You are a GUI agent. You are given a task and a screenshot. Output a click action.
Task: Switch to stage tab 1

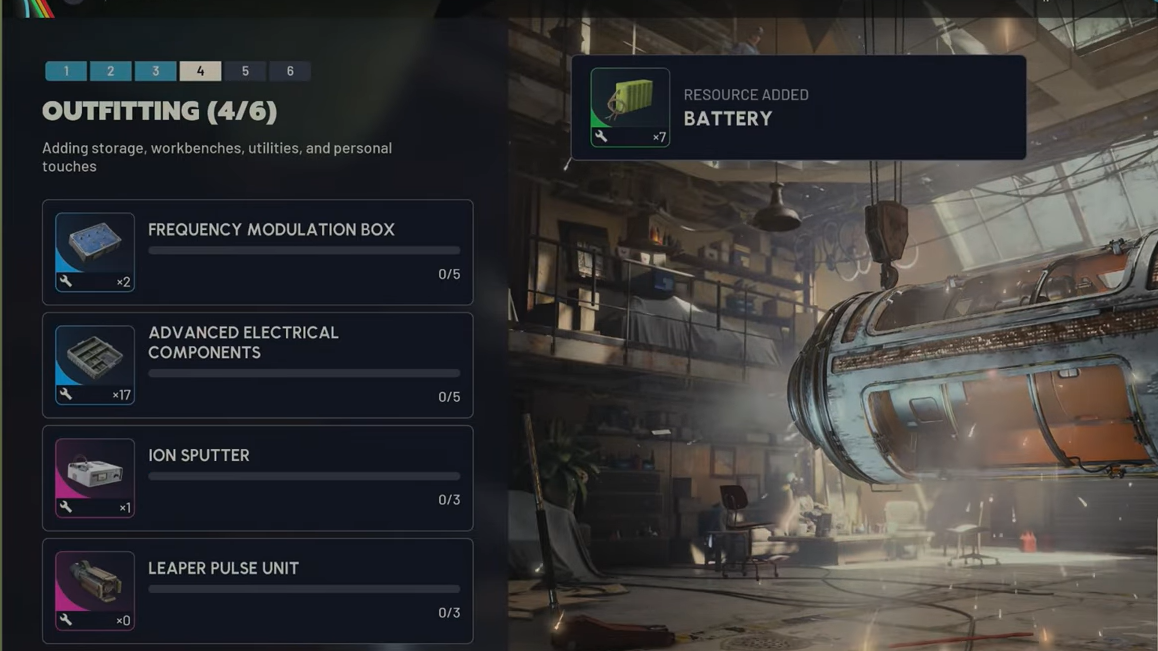(x=66, y=71)
